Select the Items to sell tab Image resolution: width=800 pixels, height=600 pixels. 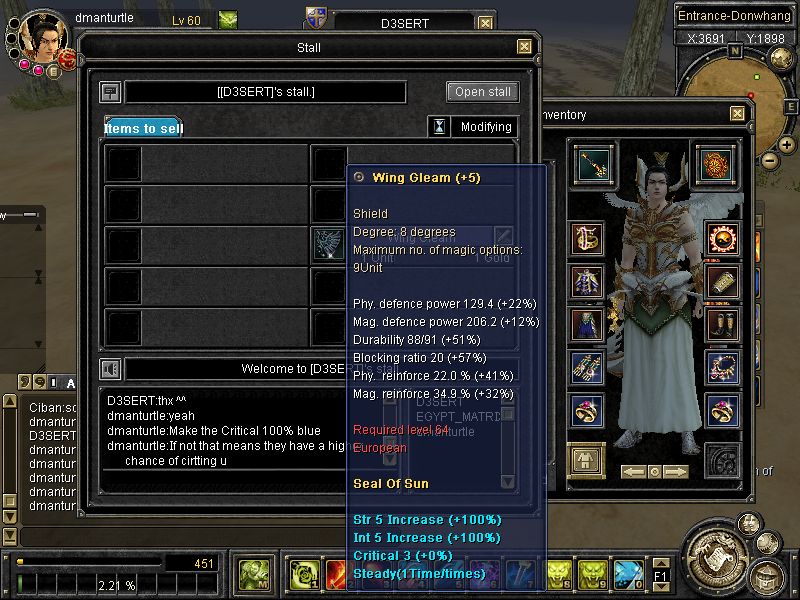click(144, 127)
